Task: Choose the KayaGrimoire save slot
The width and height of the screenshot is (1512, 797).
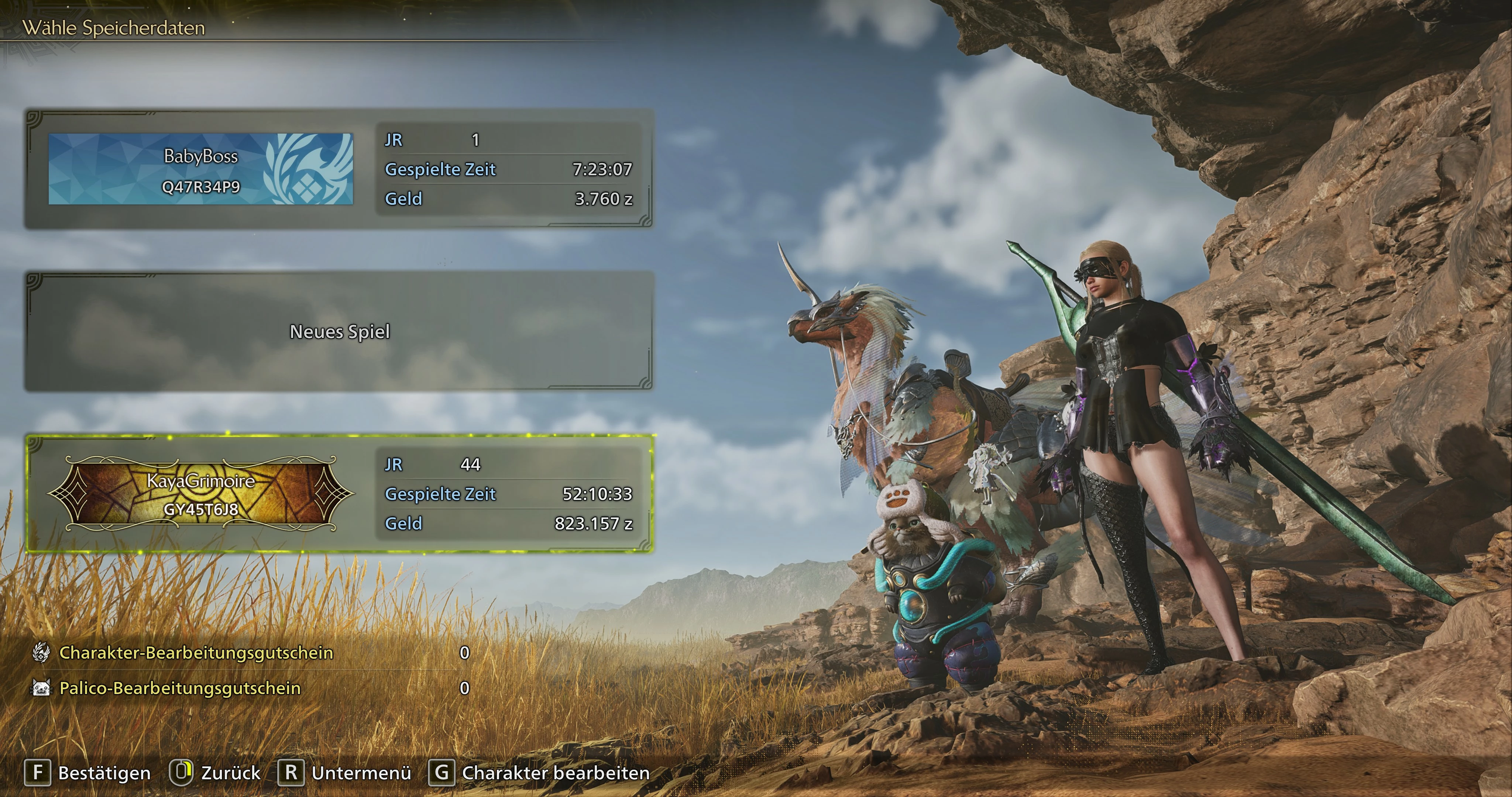Action: (339, 494)
